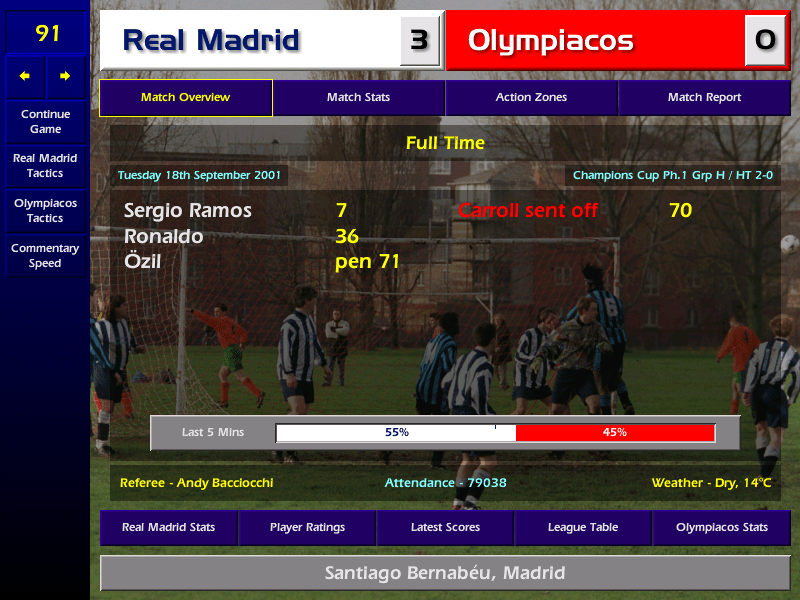The height and width of the screenshot is (600, 800).
Task: Select the Match Overview tab
Action: pyautogui.click(x=186, y=98)
